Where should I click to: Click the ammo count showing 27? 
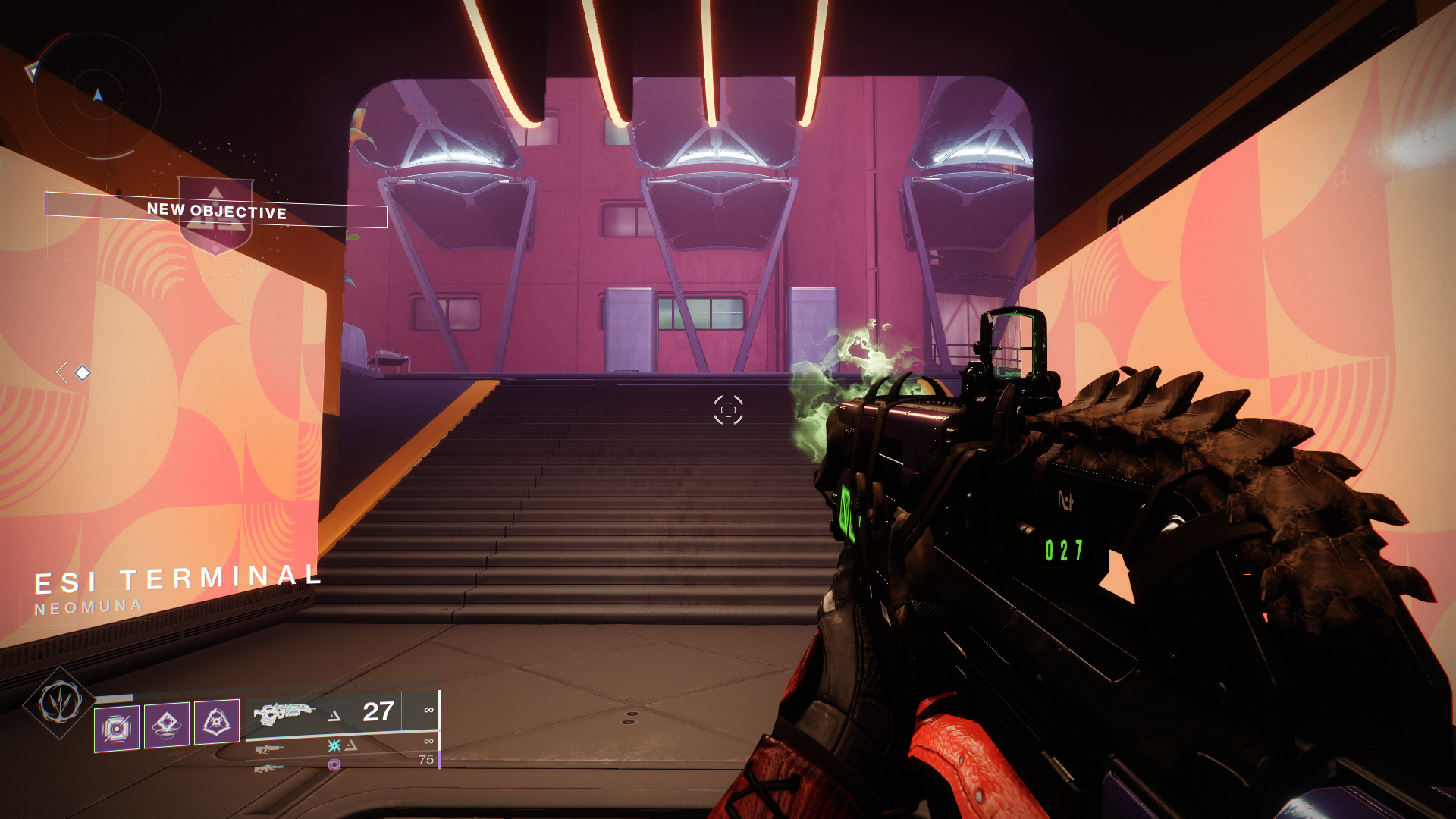tap(378, 713)
